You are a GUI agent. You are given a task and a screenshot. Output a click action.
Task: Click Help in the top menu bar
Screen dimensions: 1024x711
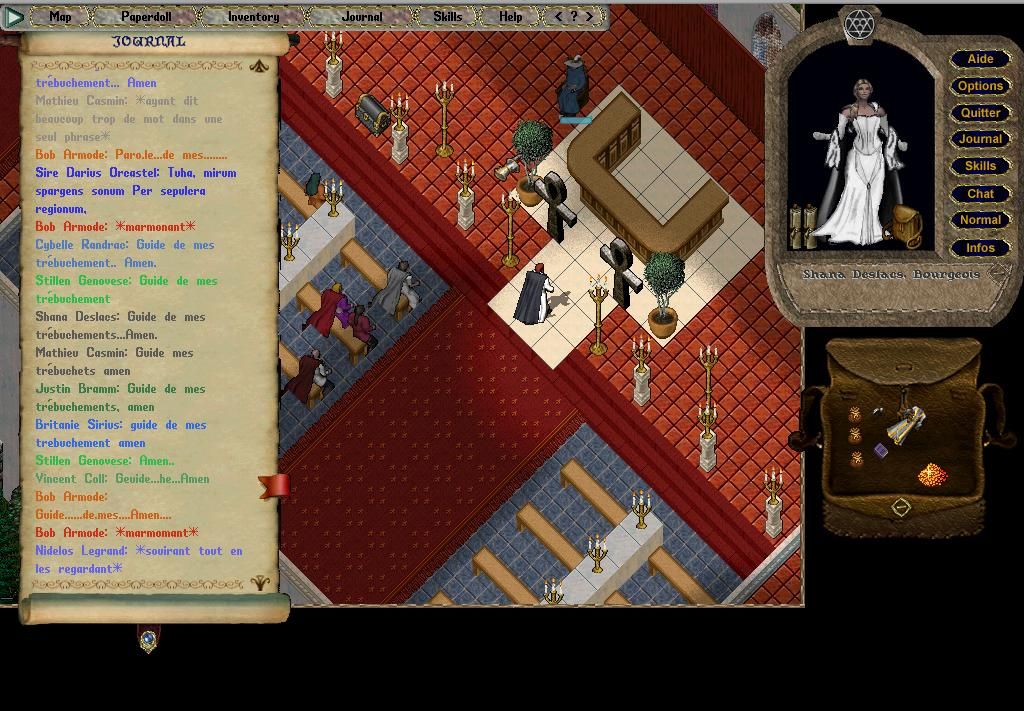510,16
